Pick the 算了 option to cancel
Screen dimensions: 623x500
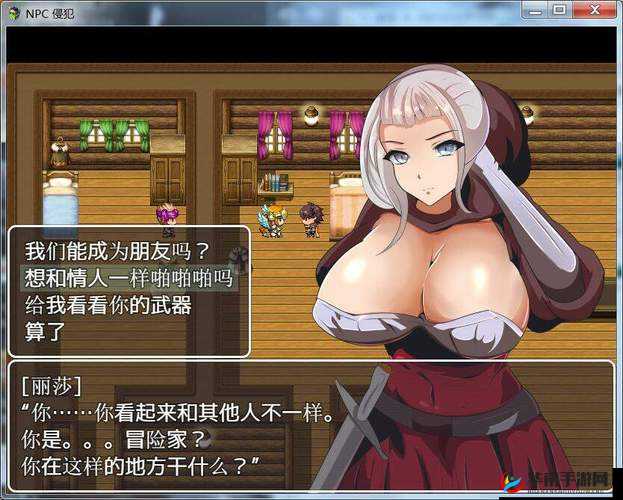tap(43, 333)
